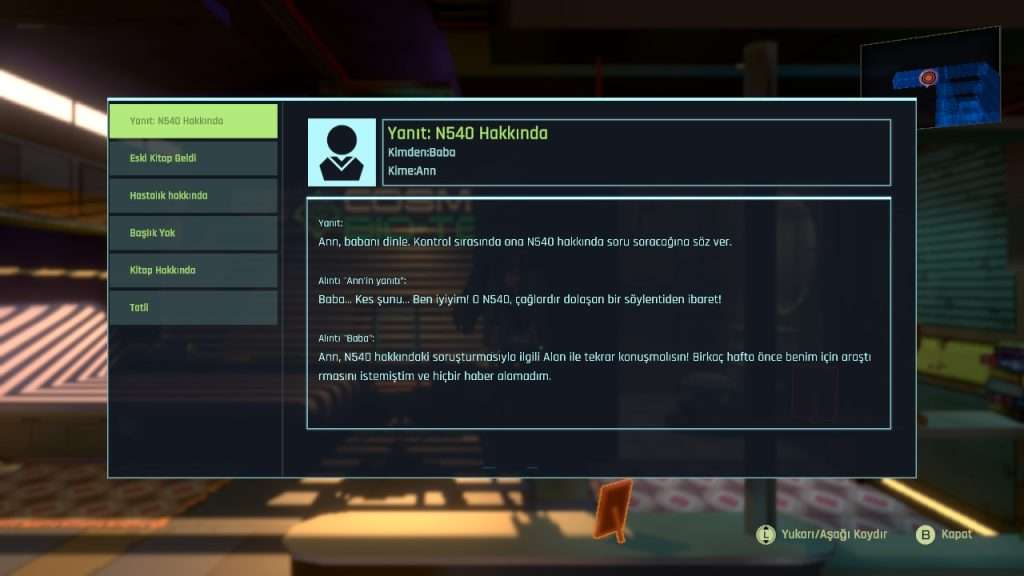Select the 'Yanıt: N540 Hakkında' message

pos(193,121)
